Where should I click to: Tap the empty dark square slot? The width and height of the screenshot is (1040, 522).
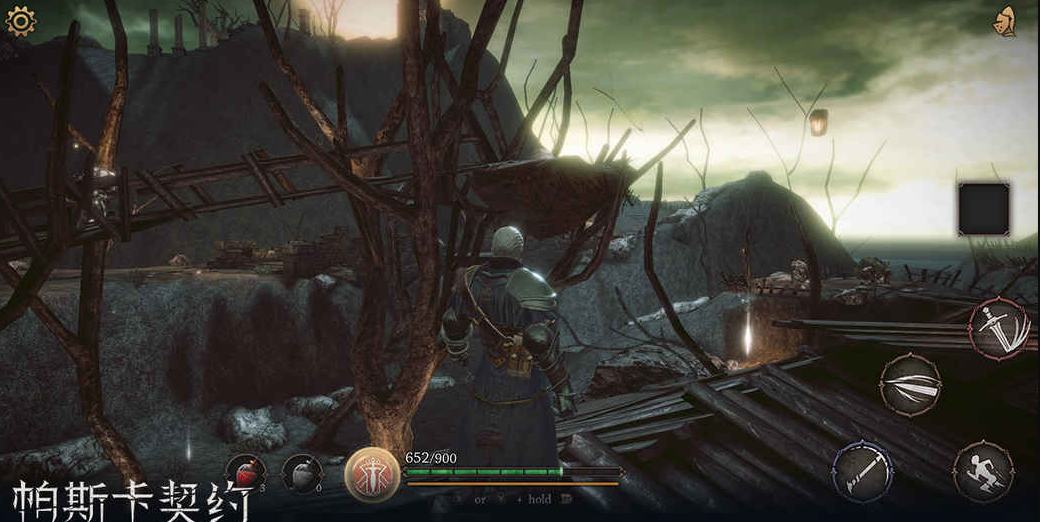pos(983,208)
